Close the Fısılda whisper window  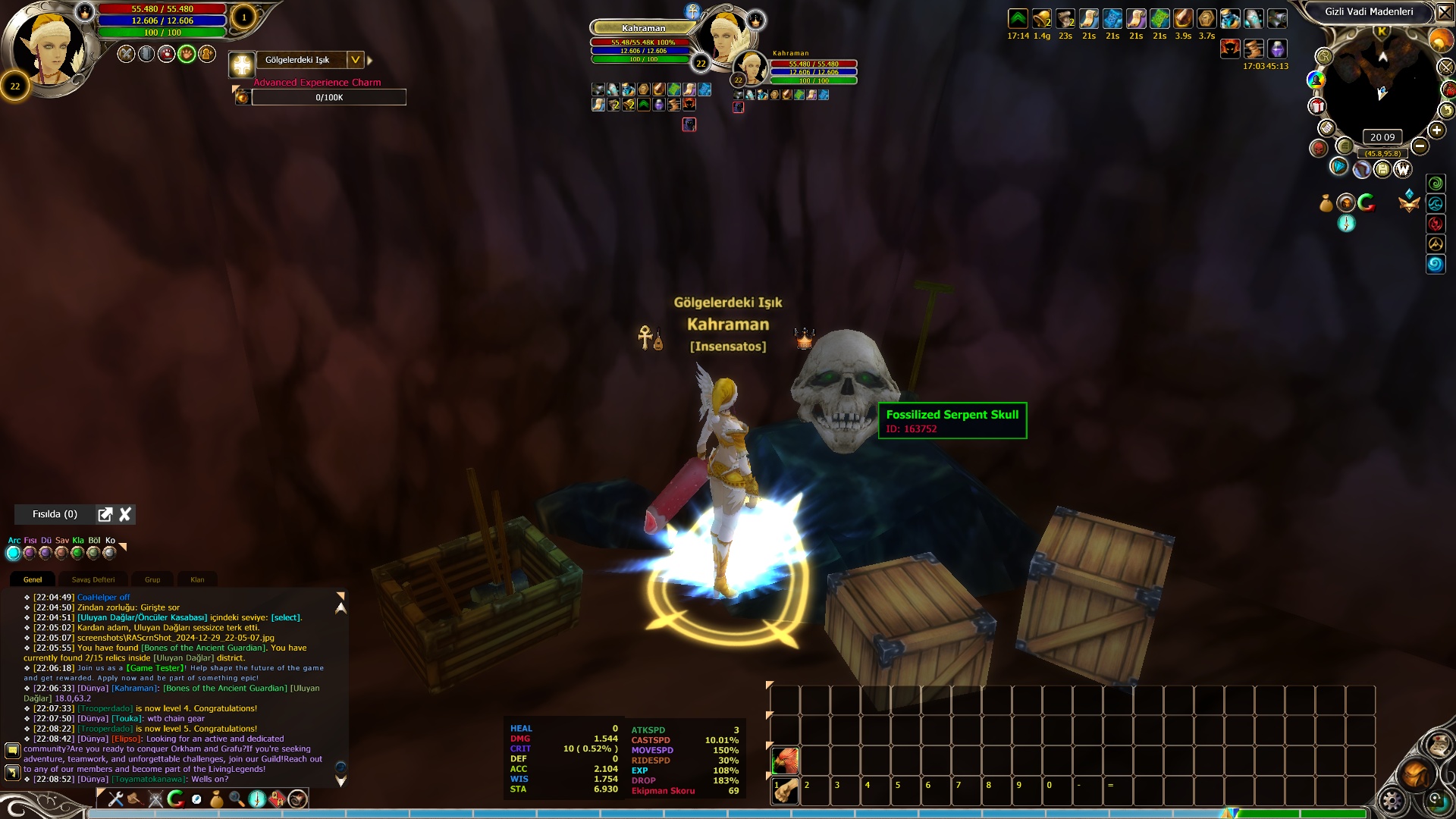click(x=125, y=514)
